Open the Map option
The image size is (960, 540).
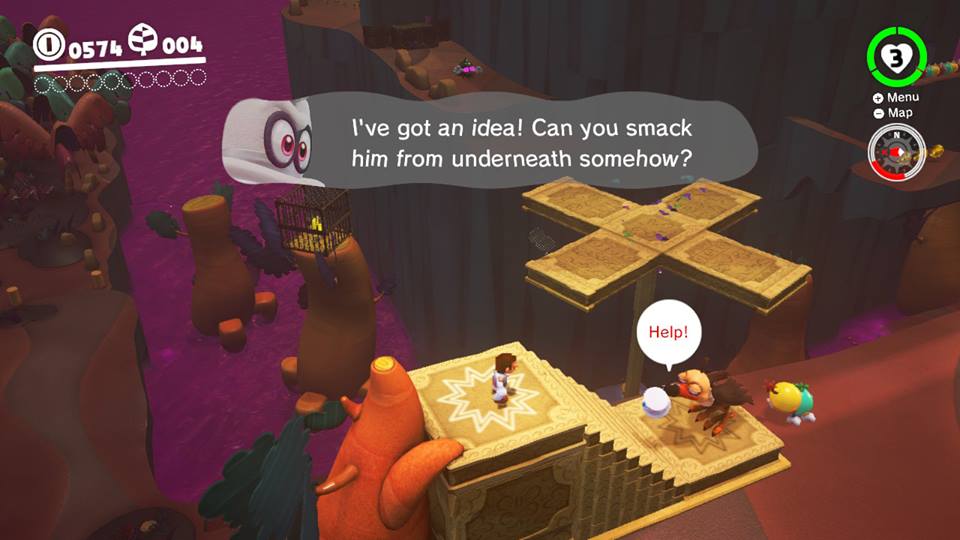tap(895, 113)
